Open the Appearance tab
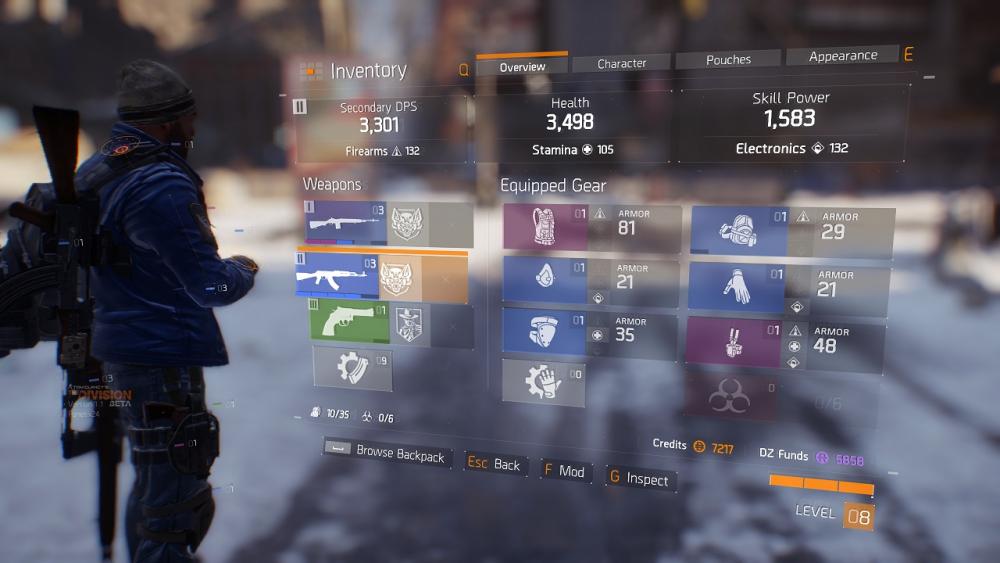The height and width of the screenshot is (563, 1000). tap(842, 56)
